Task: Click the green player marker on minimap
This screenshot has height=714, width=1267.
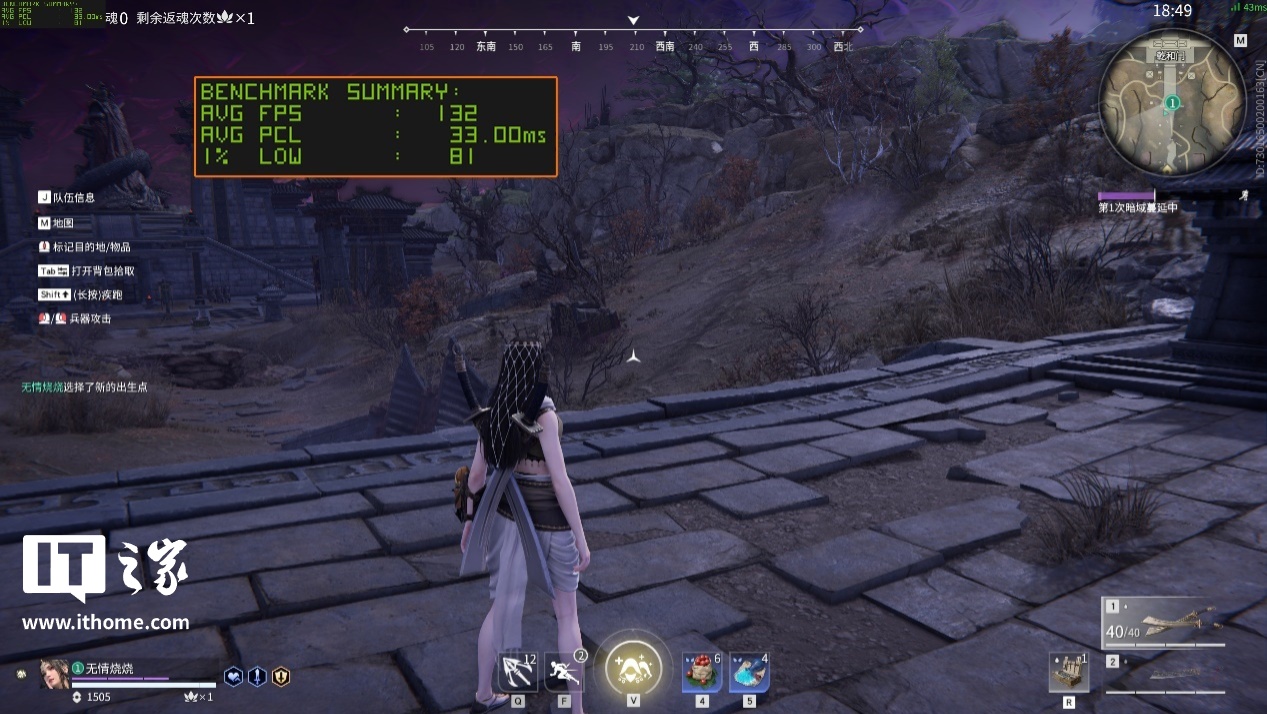Action: point(1172,102)
